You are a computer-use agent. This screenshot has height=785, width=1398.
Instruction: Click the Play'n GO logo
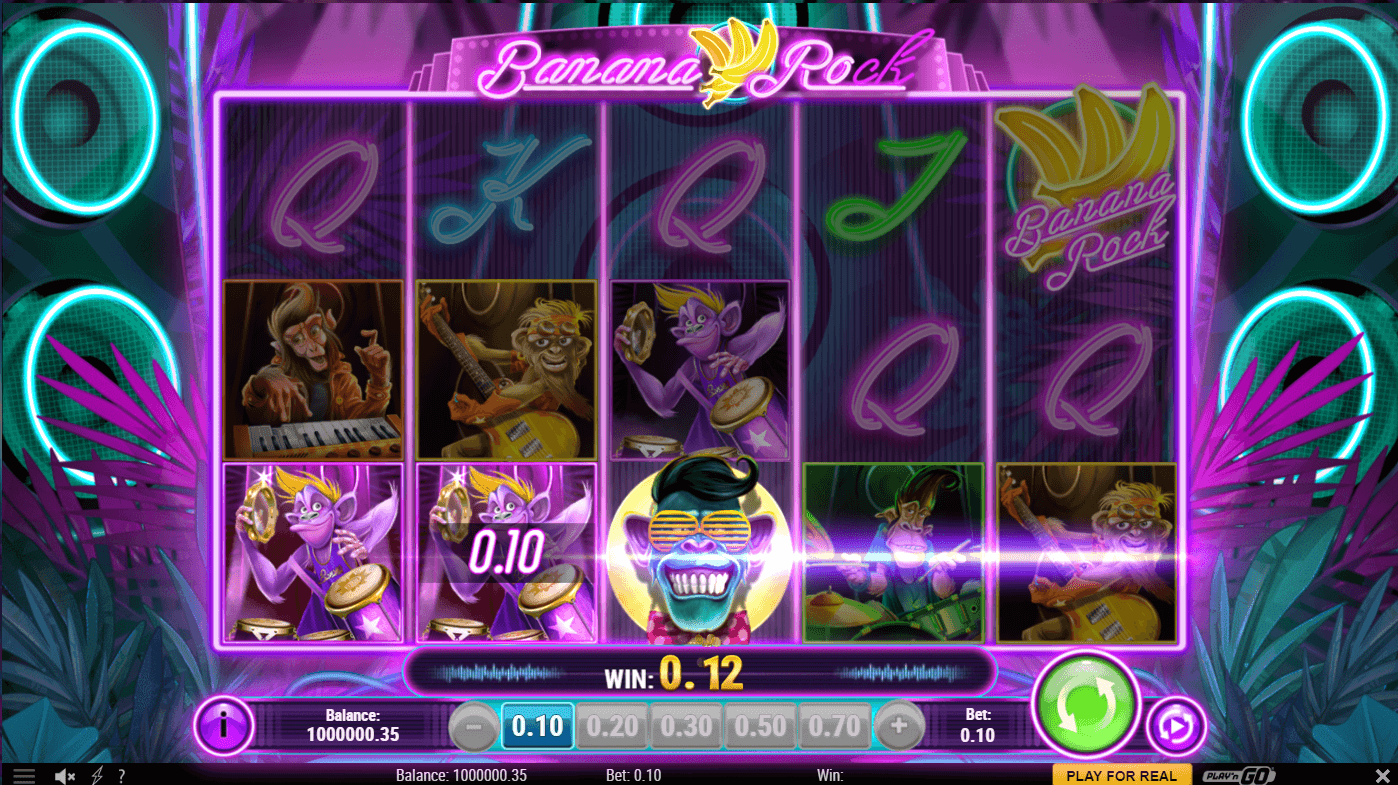pyautogui.click(x=1238, y=776)
